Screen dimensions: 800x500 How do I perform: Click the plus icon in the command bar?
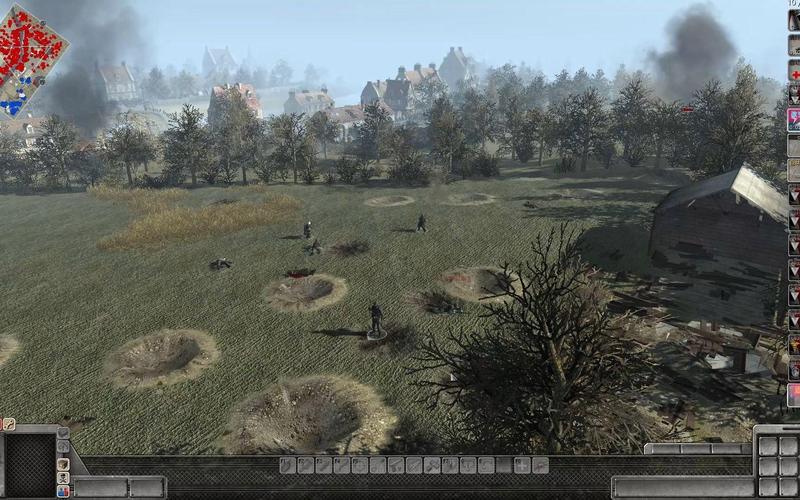522,465
